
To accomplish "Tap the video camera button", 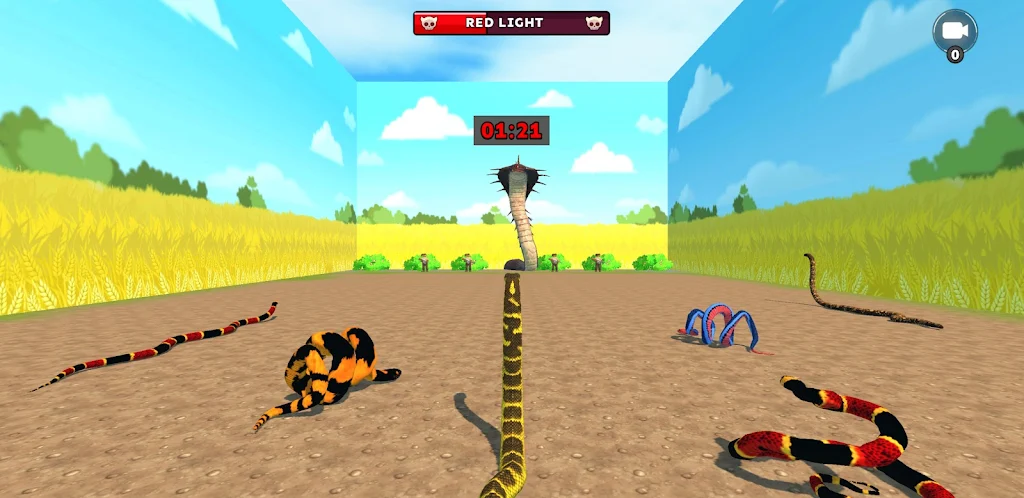I will [x=954, y=31].
